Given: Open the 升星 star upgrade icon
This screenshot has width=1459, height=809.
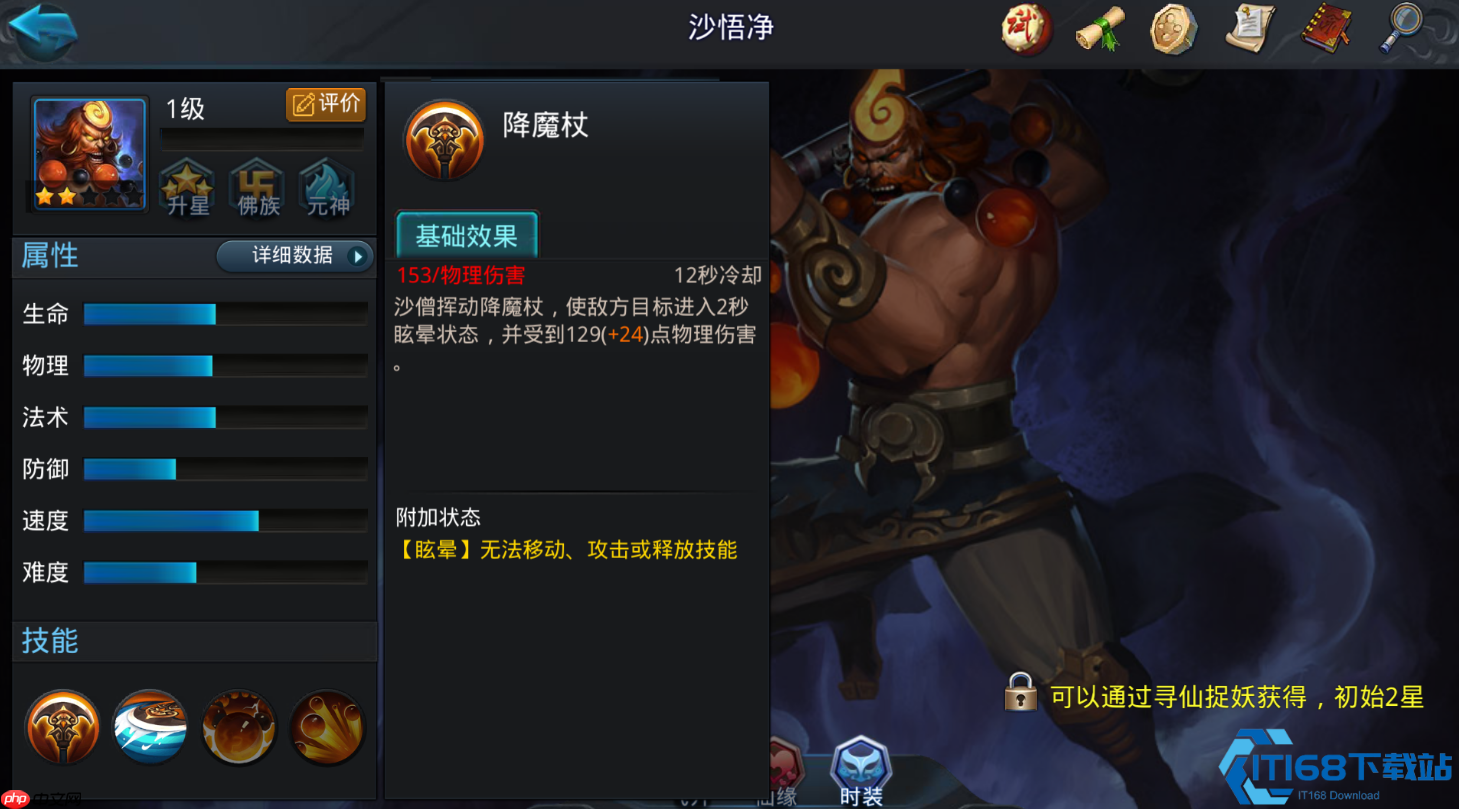Looking at the screenshot, I should pyautogui.click(x=186, y=186).
